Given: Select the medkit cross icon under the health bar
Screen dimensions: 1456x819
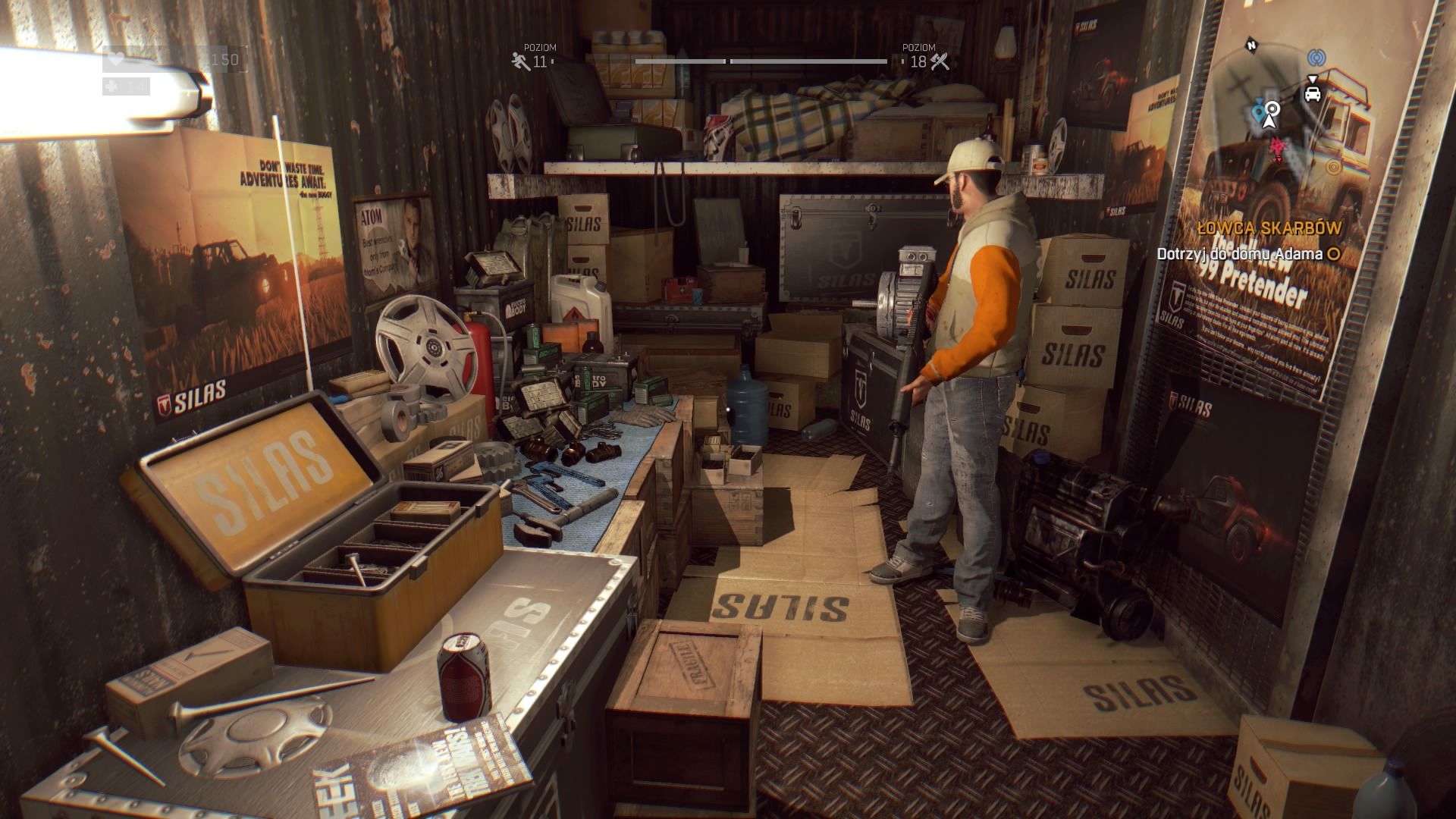Looking at the screenshot, I should coord(112,86).
